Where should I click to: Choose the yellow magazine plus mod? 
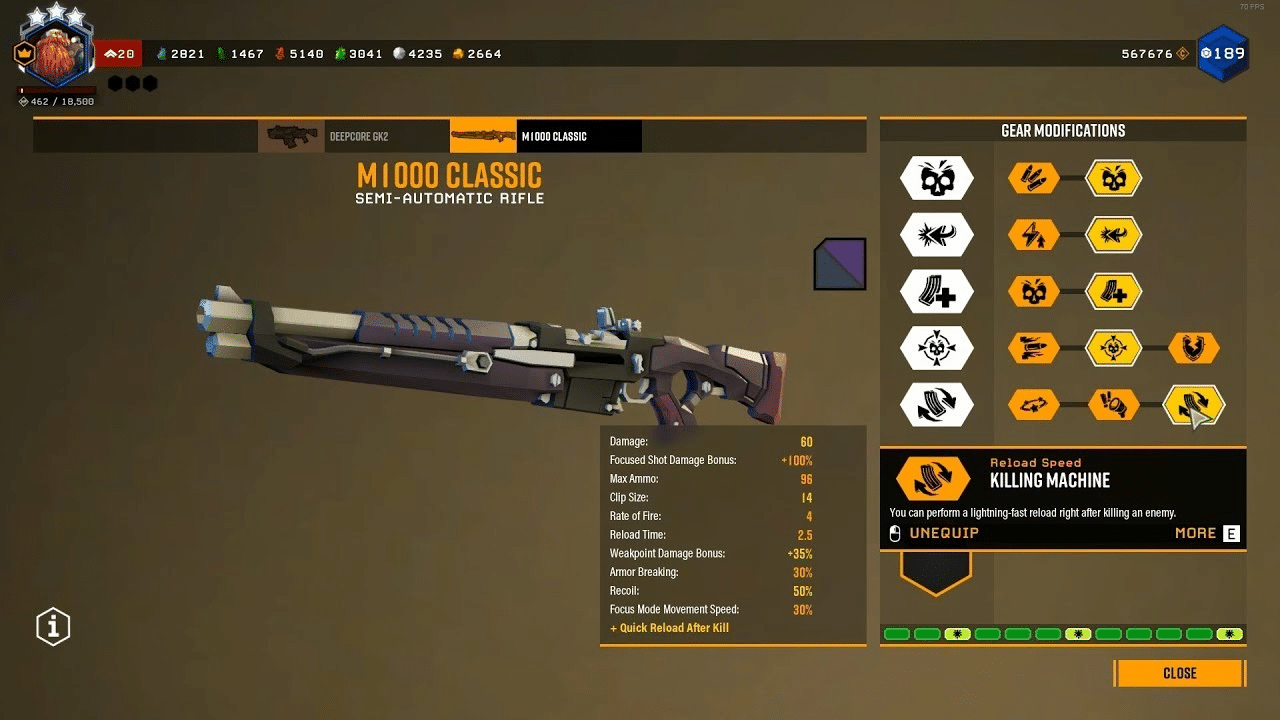1114,292
